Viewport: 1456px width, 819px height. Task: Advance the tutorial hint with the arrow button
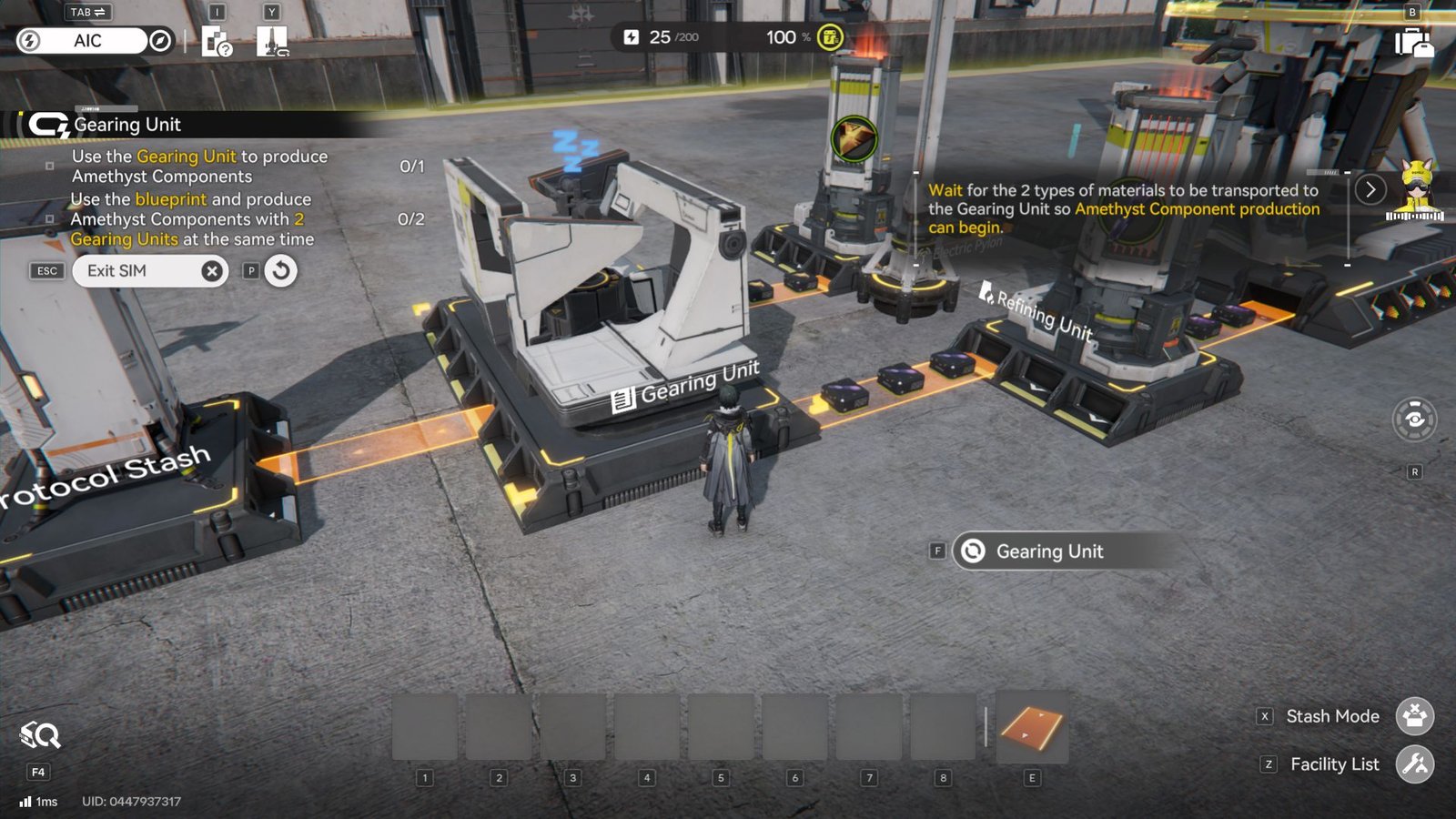[x=1370, y=189]
